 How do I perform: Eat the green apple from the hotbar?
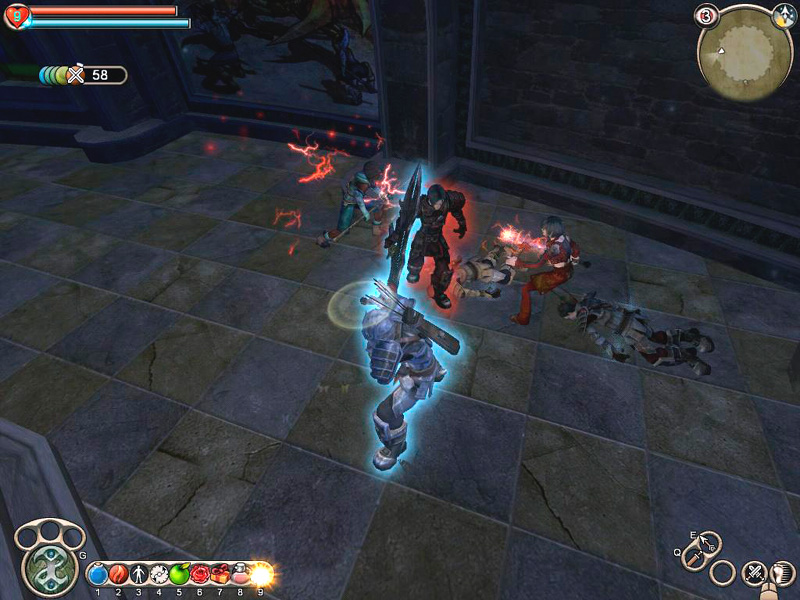[x=179, y=574]
